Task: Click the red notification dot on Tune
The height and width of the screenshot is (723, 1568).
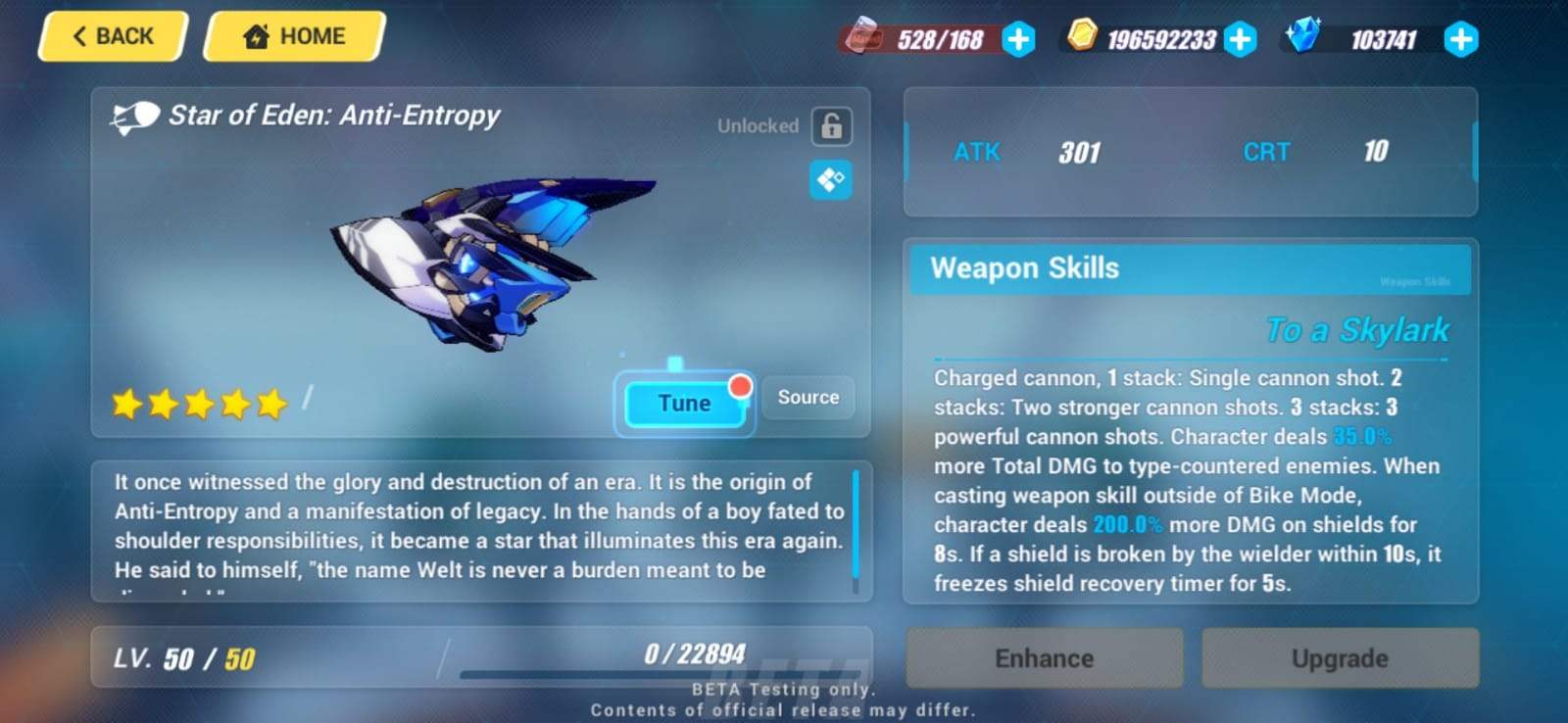Action: tap(742, 386)
